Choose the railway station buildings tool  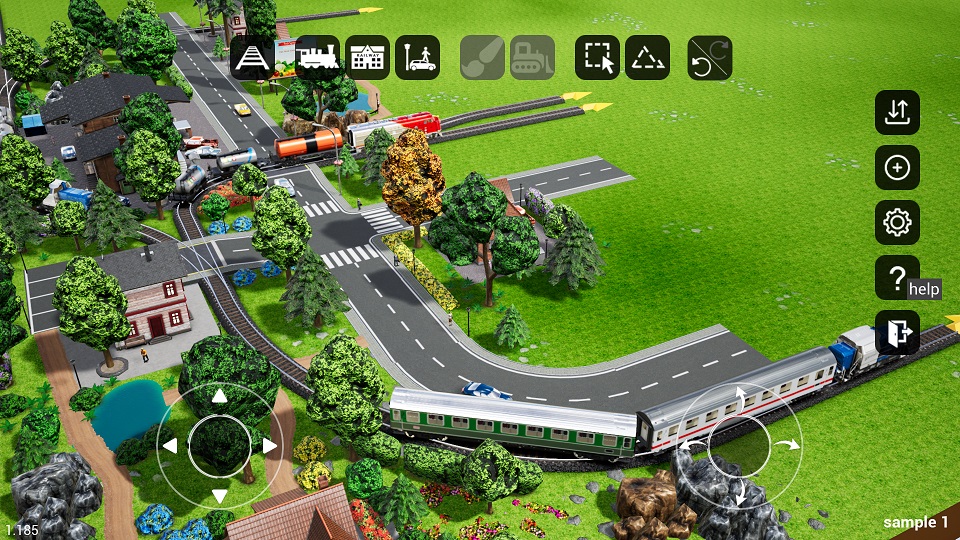click(368, 58)
